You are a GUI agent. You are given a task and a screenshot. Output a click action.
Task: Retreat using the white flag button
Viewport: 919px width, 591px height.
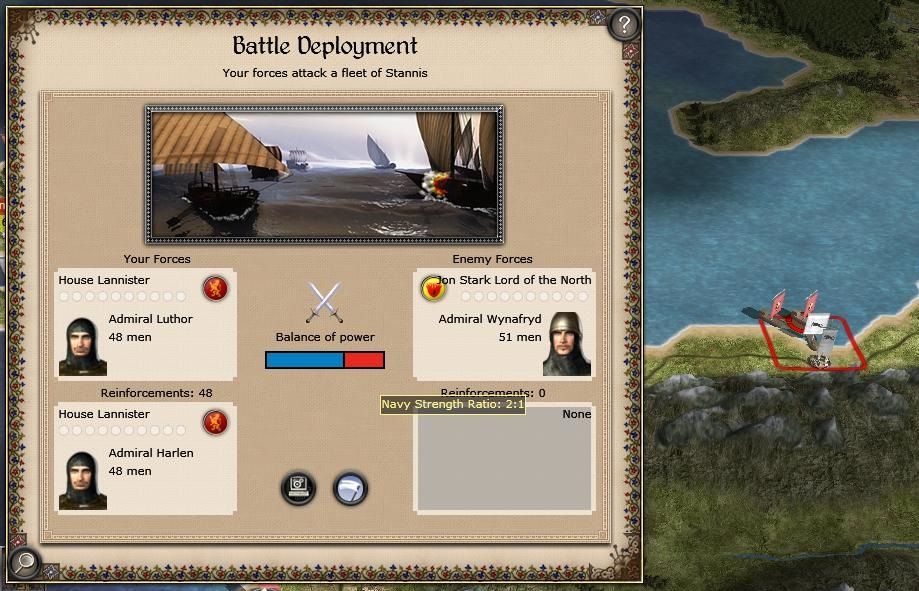point(350,488)
